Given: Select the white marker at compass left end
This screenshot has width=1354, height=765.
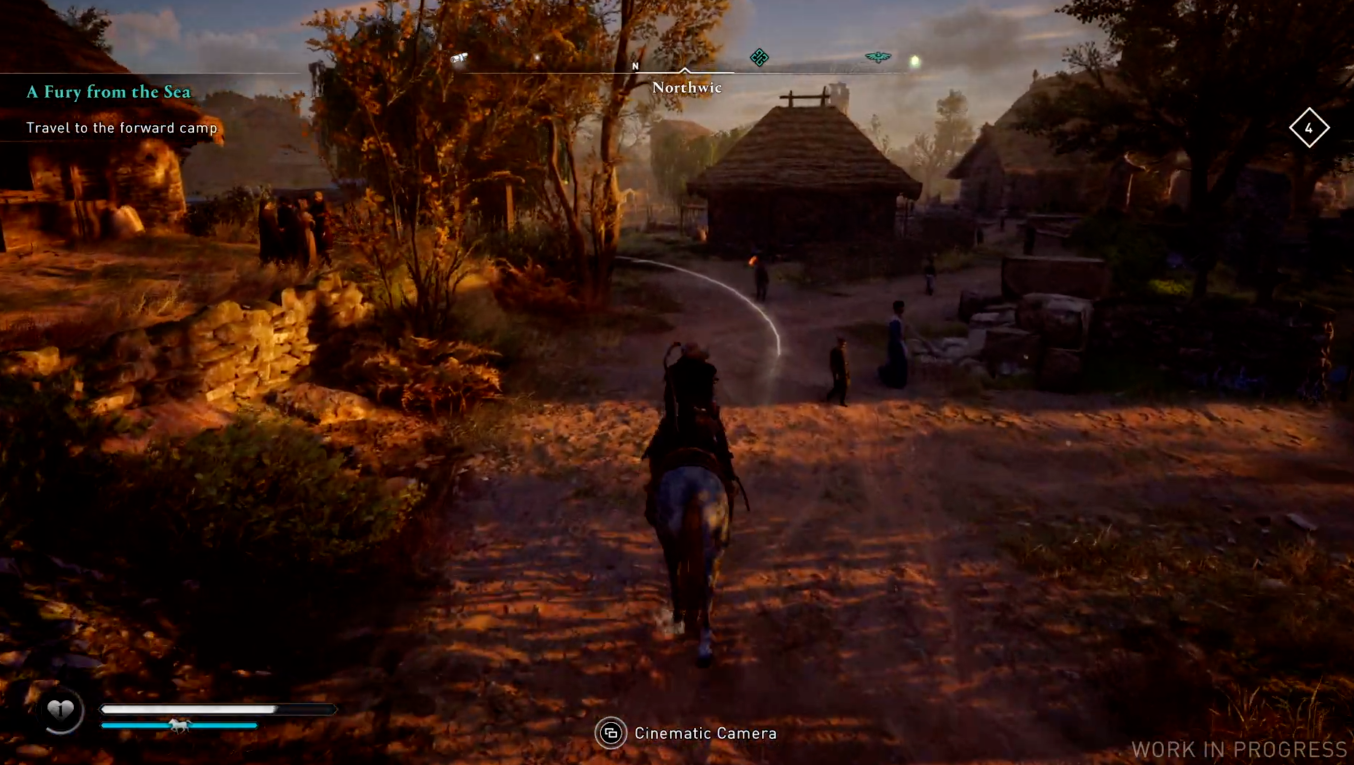Looking at the screenshot, I should pos(459,59).
